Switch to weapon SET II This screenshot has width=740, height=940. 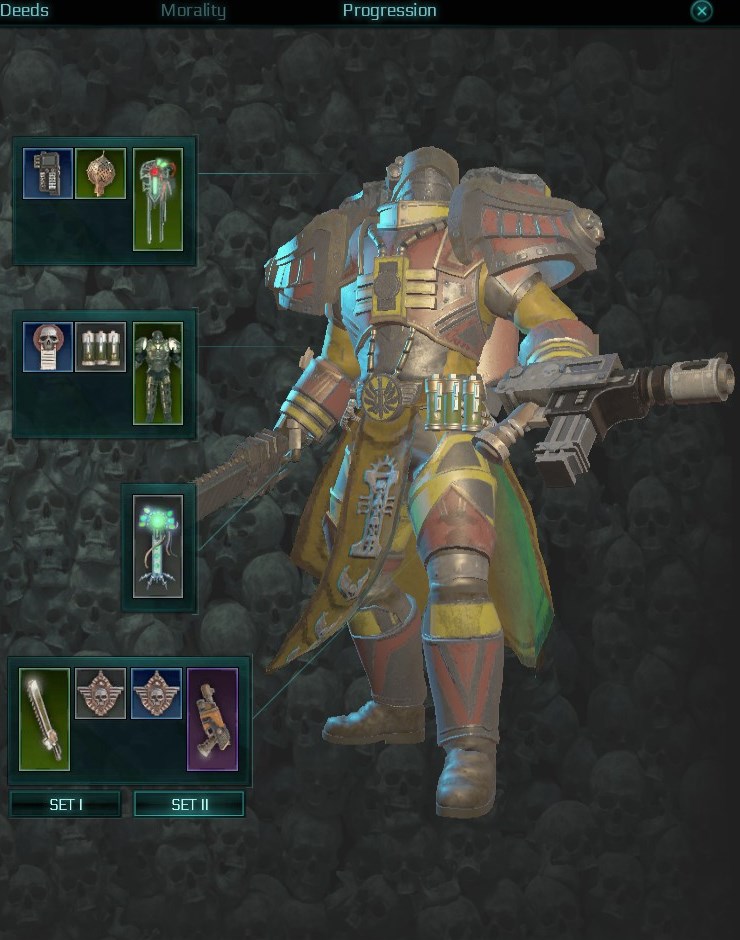189,804
